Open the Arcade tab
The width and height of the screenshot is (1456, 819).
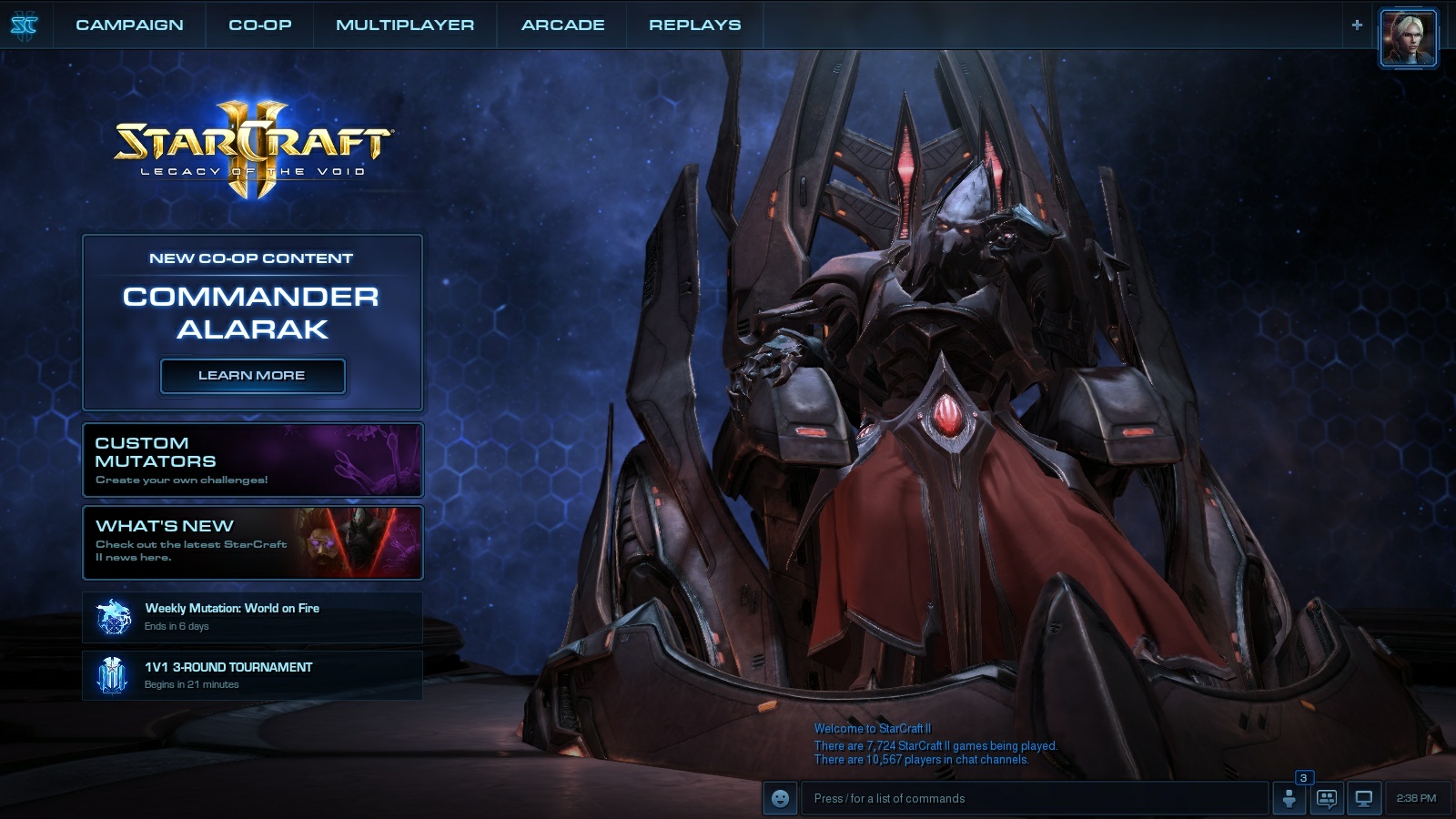click(x=562, y=25)
